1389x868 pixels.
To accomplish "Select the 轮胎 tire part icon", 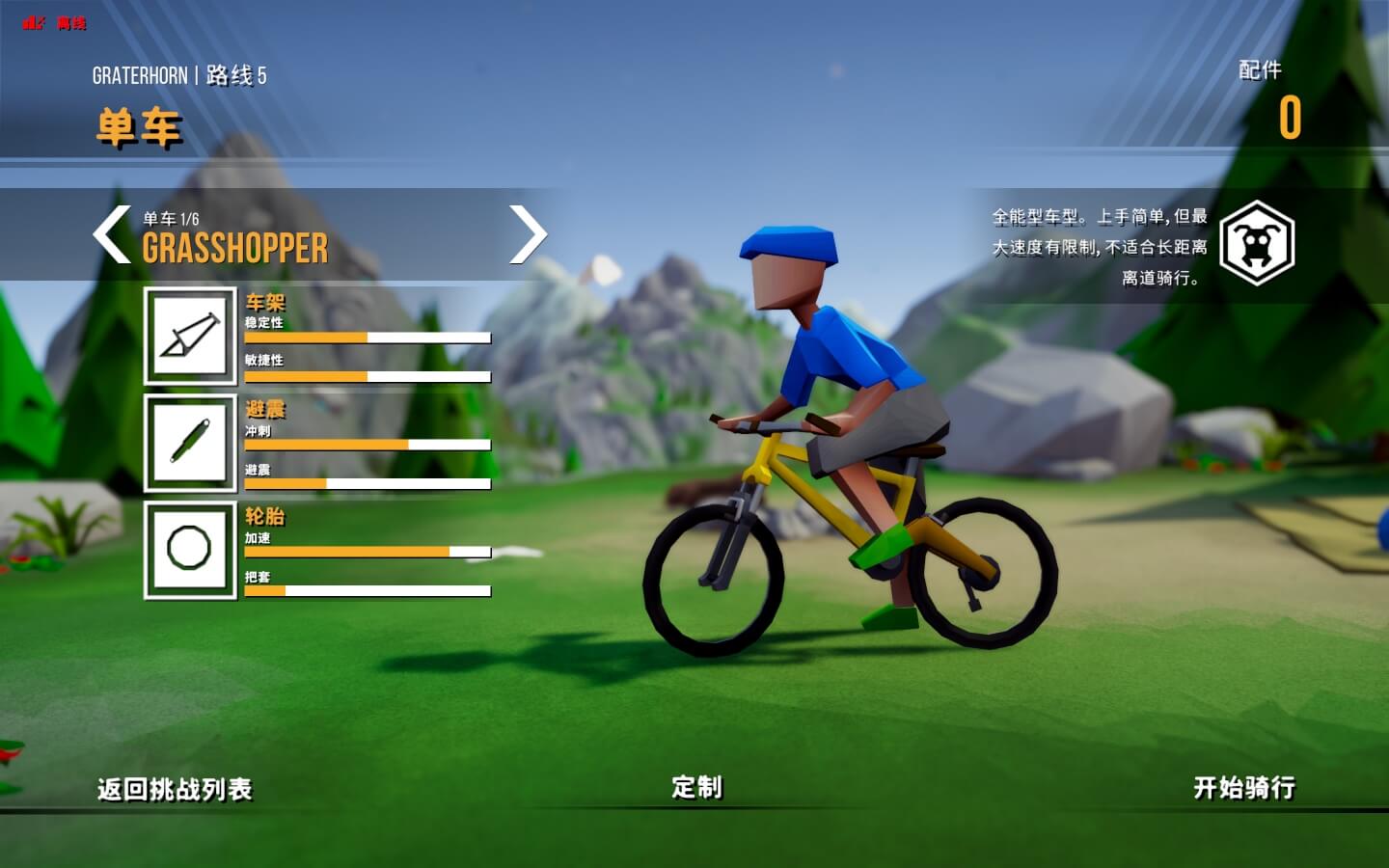I will tap(190, 550).
